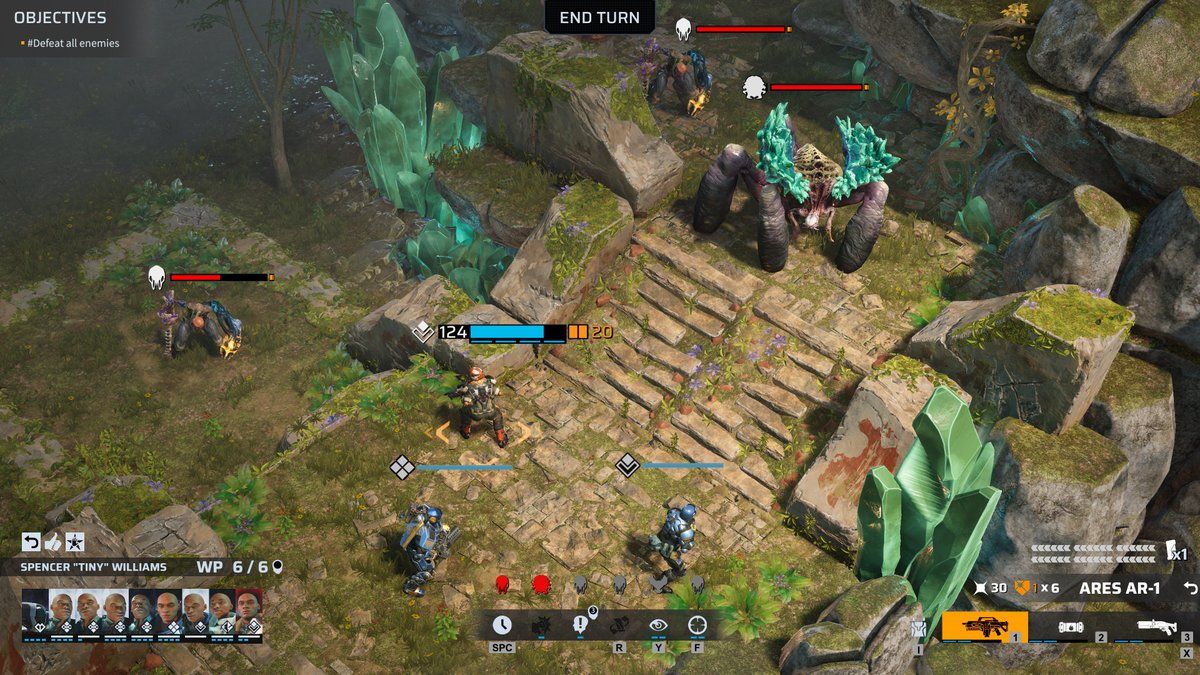
Task: End the current turn
Action: 600,17
